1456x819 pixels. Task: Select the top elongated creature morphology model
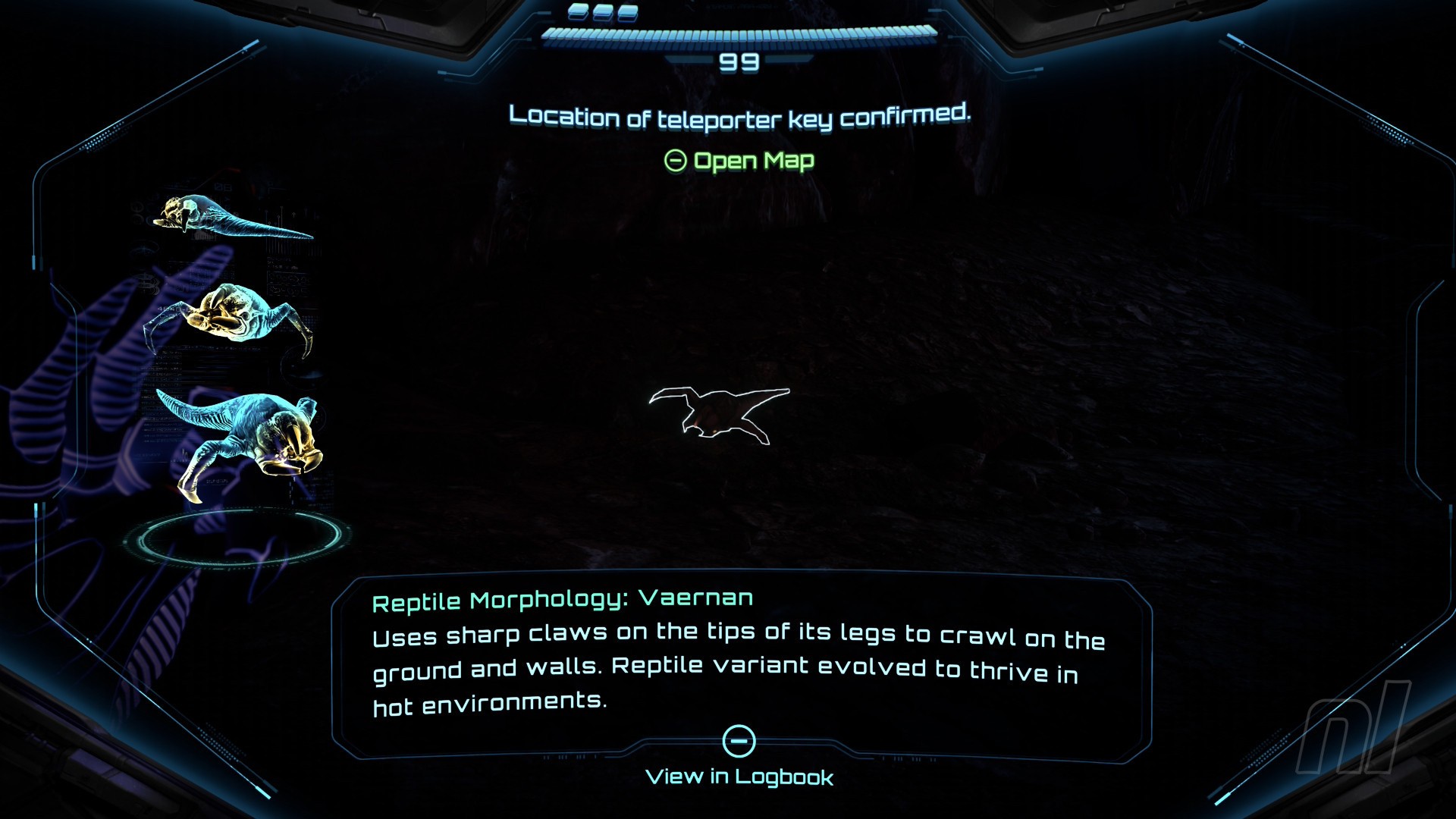tap(227, 218)
